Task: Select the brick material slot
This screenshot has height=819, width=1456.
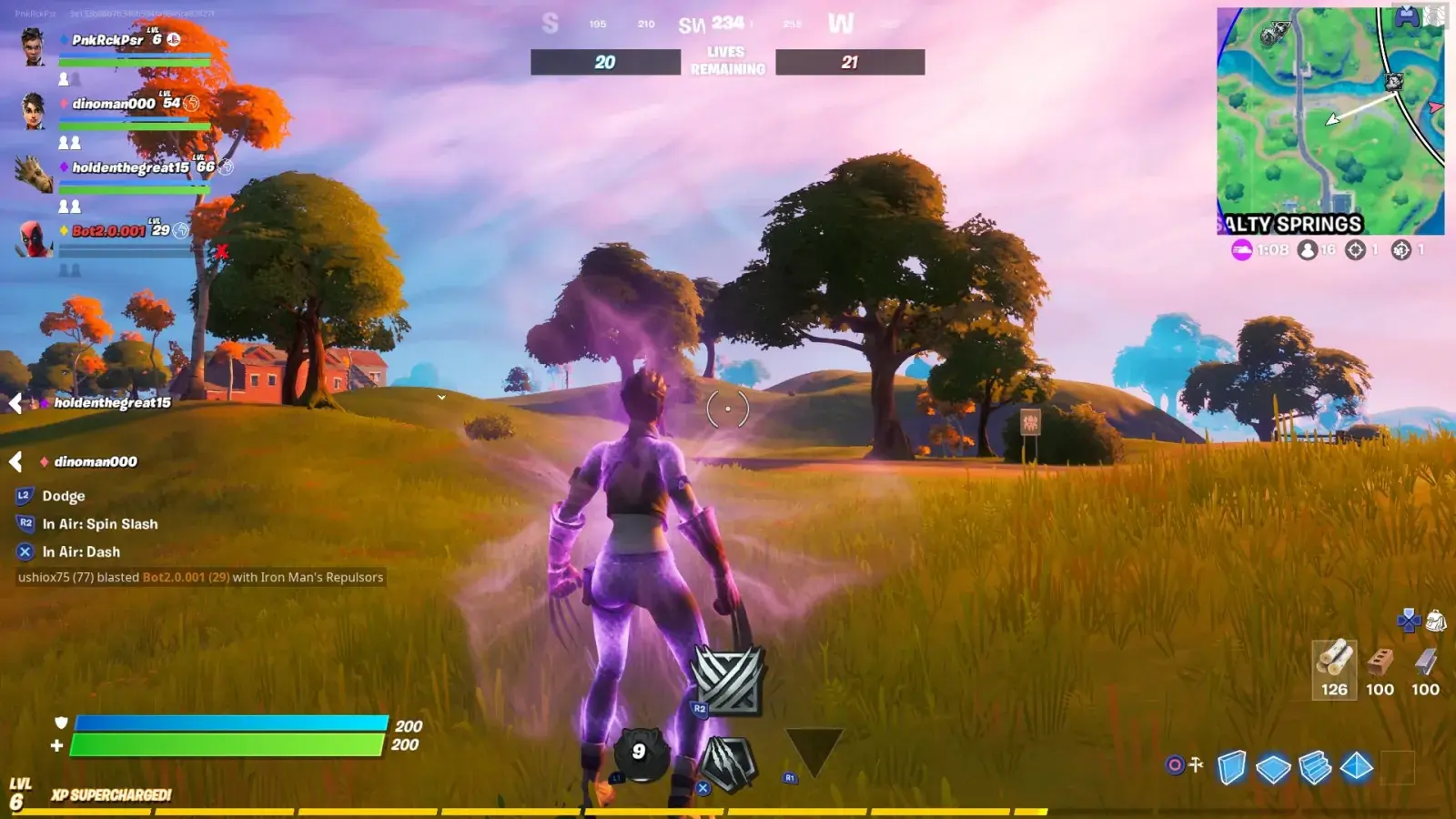Action: click(x=1380, y=669)
